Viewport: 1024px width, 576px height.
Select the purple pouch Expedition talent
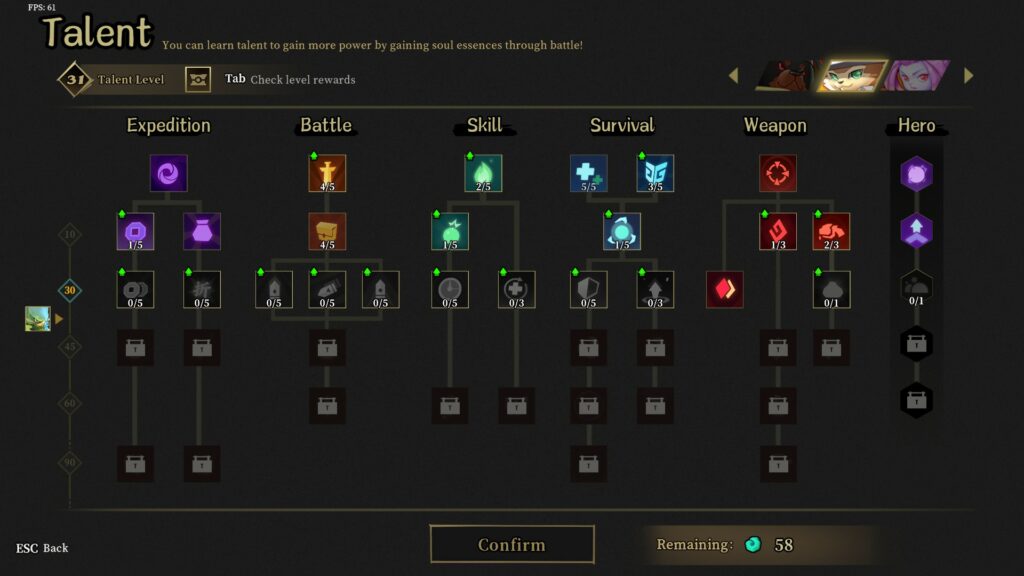coord(202,231)
